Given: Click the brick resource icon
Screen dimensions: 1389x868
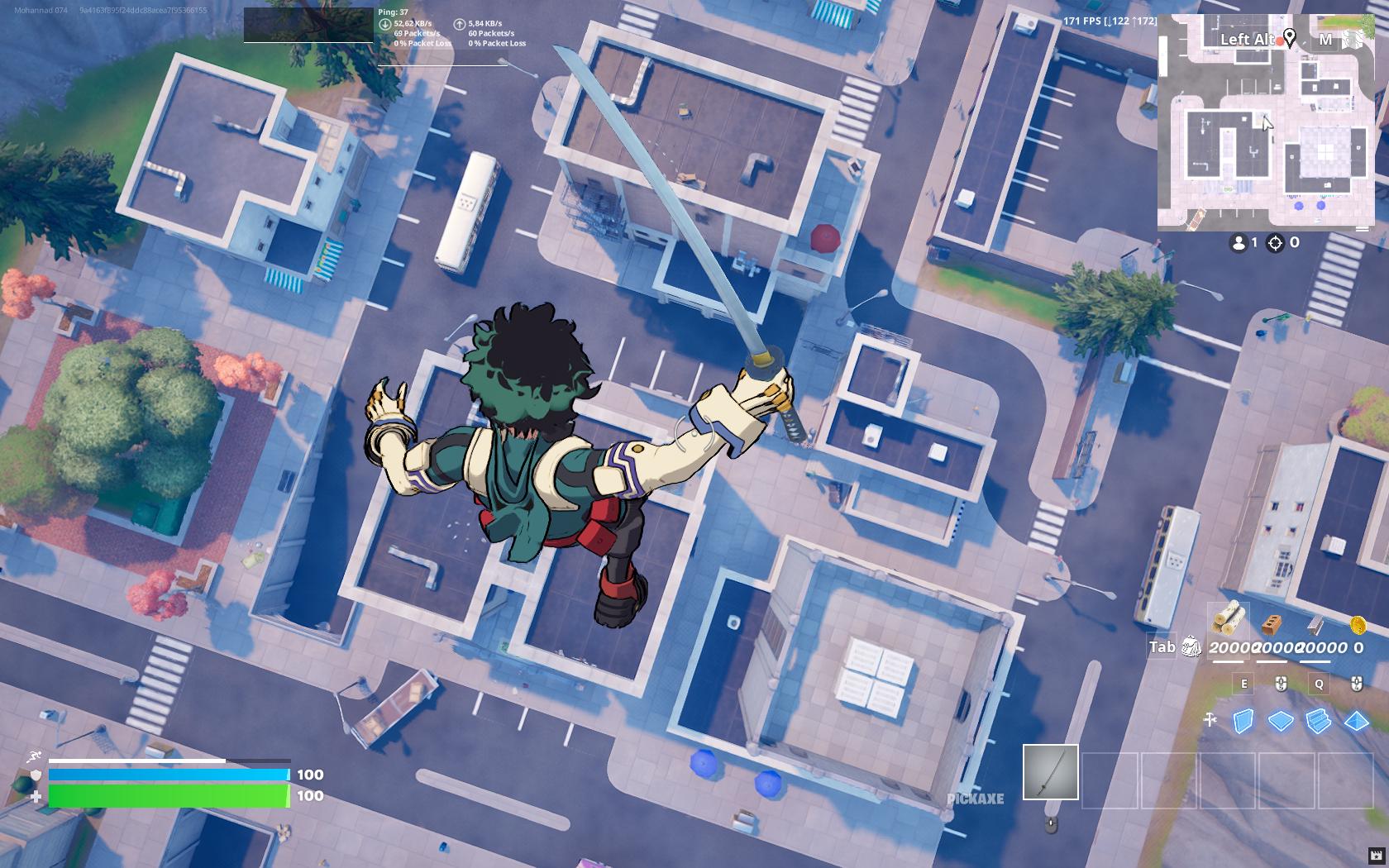Looking at the screenshot, I should click(1272, 625).
